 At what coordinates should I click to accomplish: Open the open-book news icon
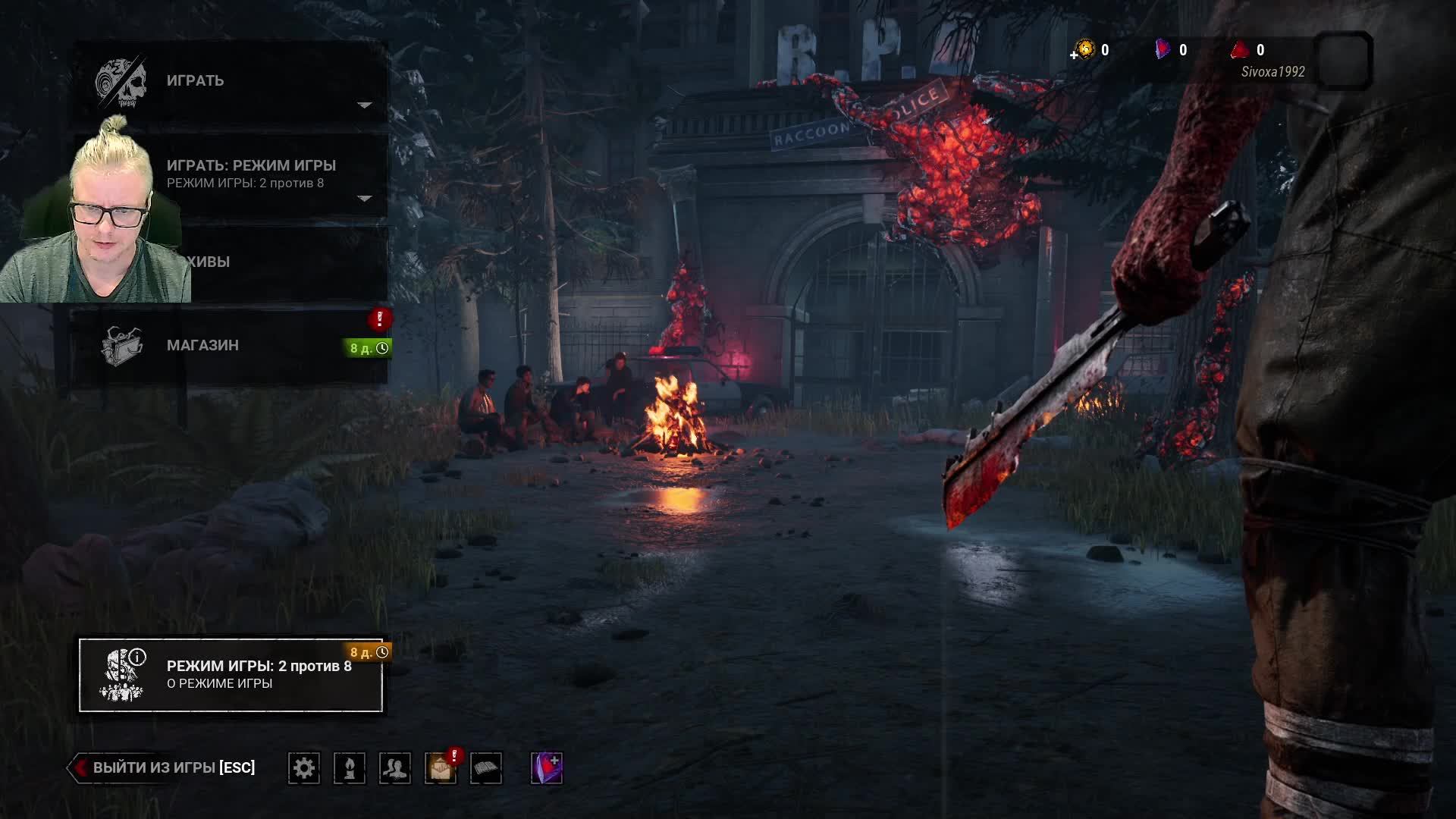pos(486,768)
